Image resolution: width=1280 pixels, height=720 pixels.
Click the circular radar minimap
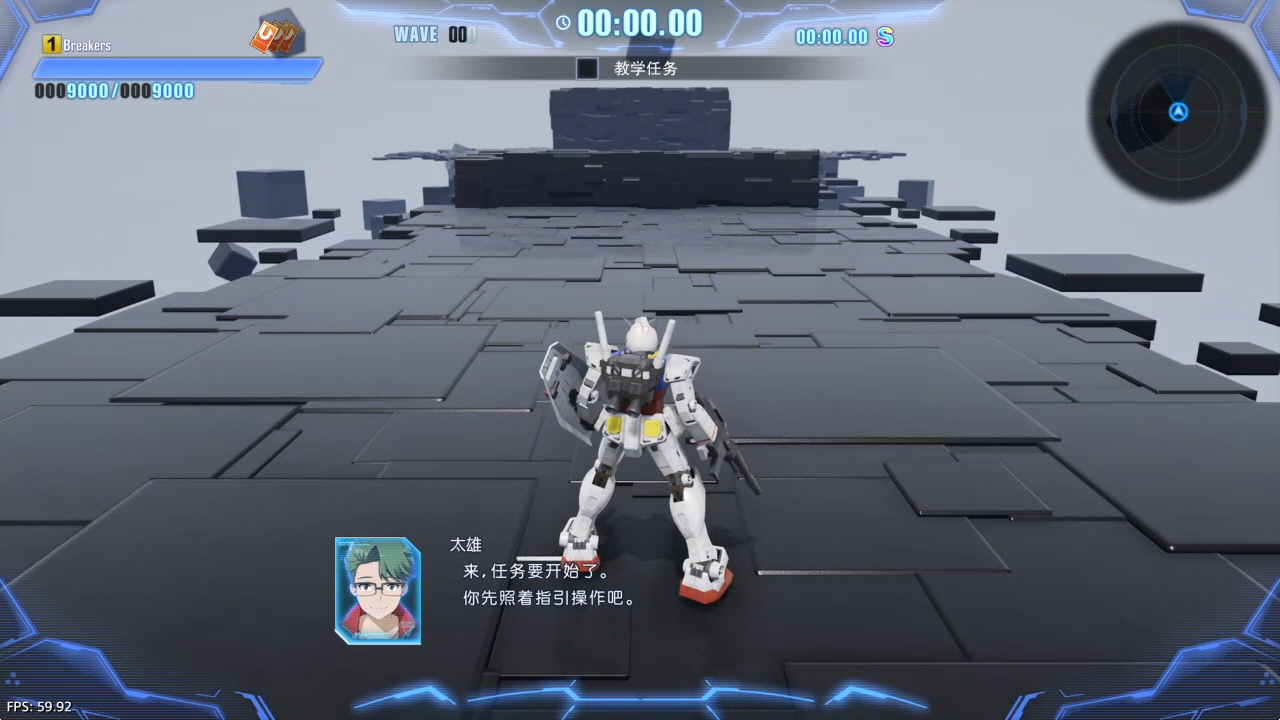(x=1178, y=112)
